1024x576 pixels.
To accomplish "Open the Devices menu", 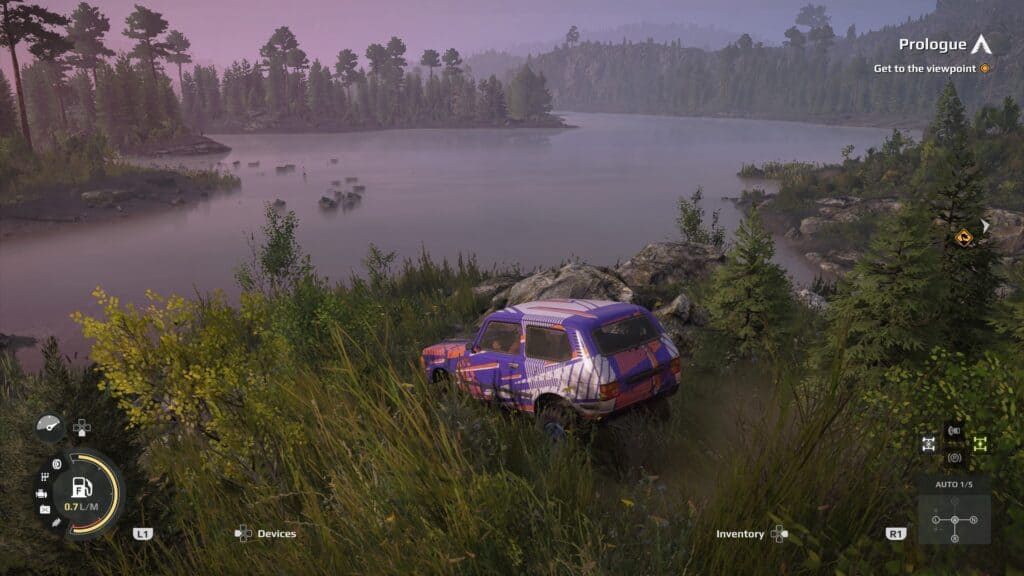I will 266,534.
